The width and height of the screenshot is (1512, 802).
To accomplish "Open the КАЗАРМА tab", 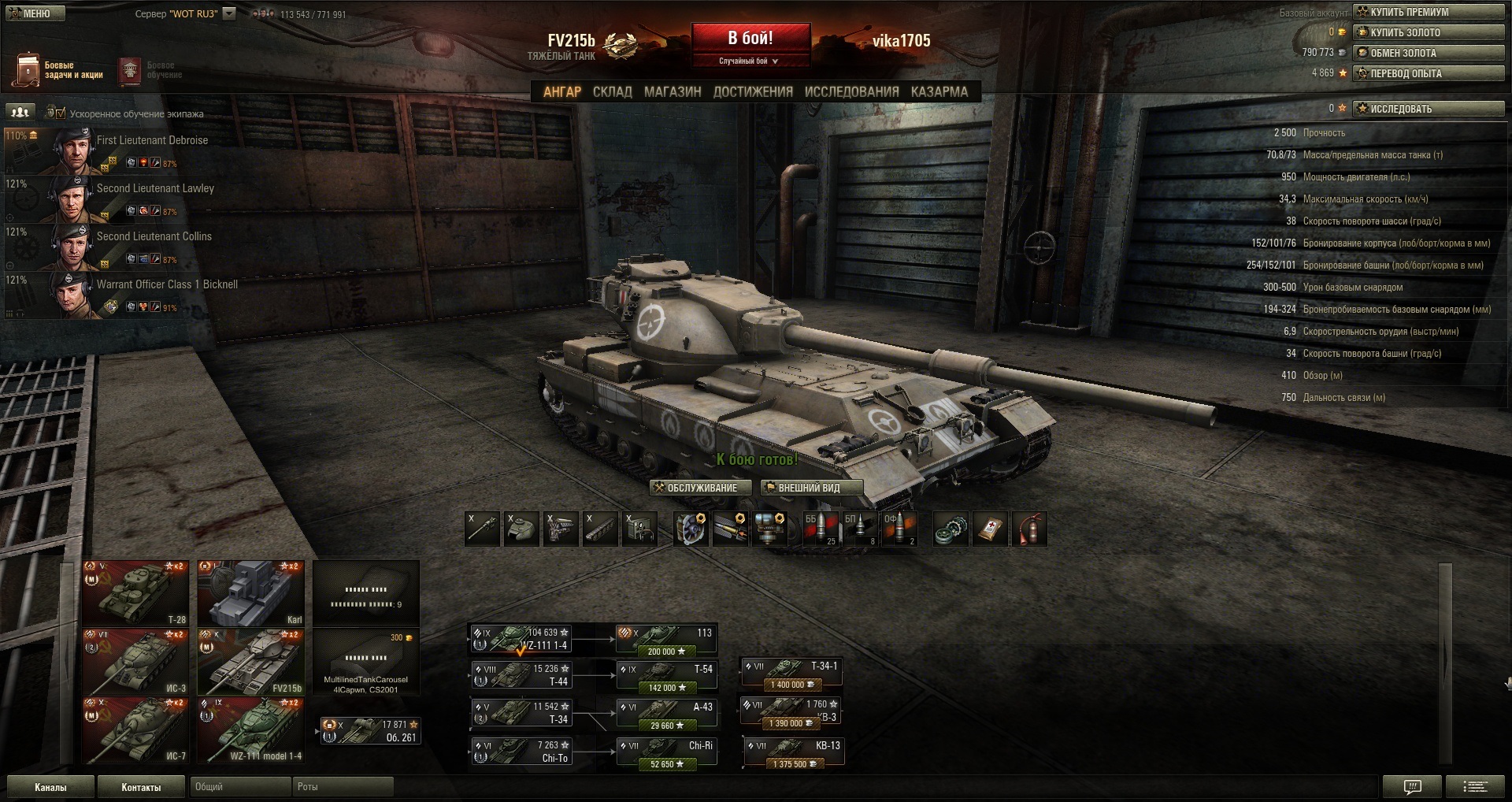I will [x=939, y=92].
